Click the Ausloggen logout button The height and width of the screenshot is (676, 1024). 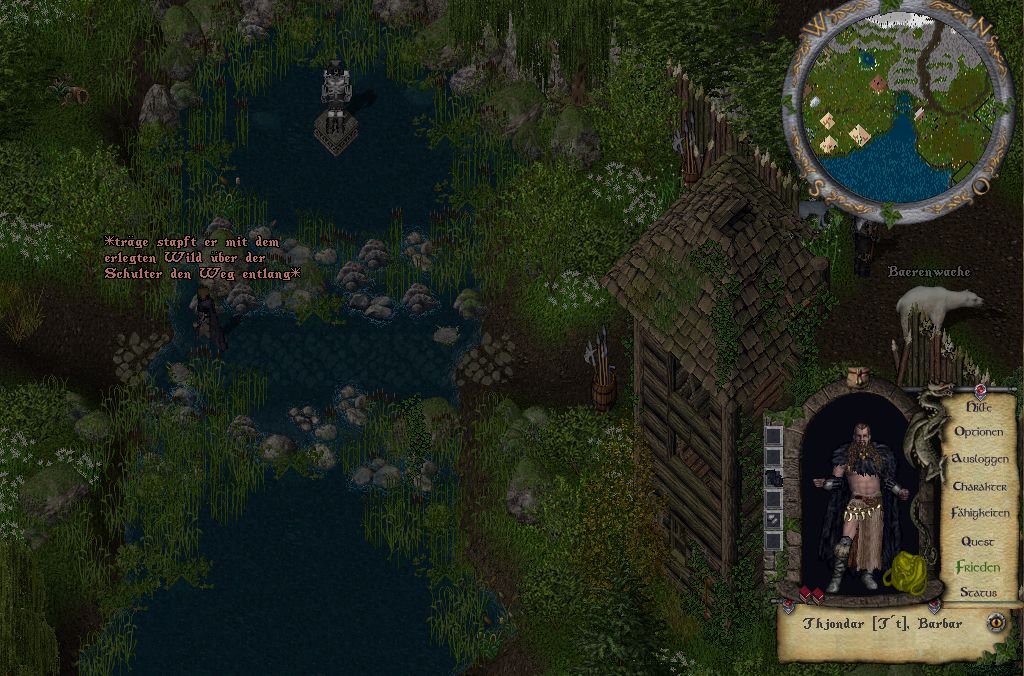pyautogui.click(x=979, y=459)
